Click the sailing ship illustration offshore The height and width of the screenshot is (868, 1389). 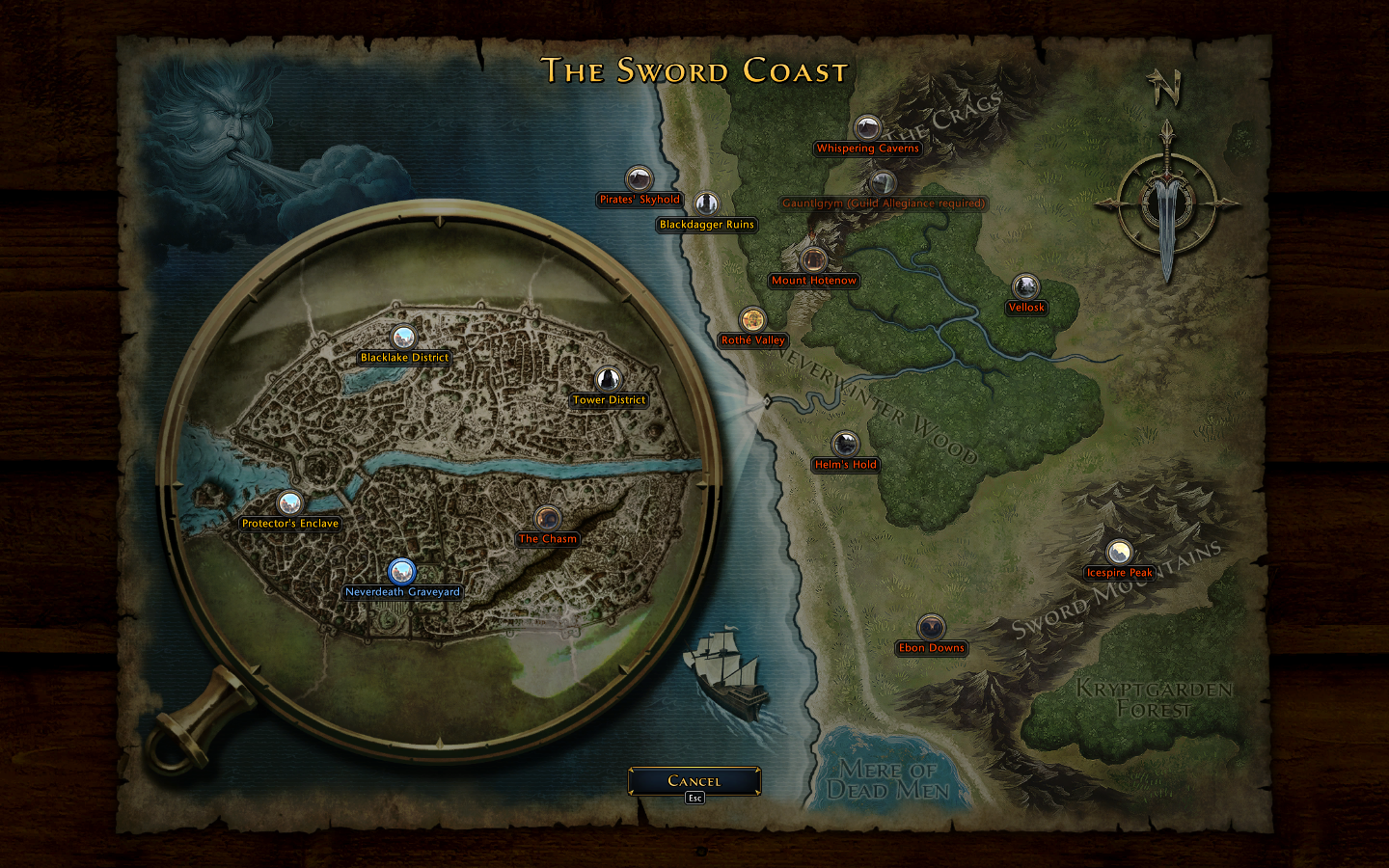click(x=724, y=673)
